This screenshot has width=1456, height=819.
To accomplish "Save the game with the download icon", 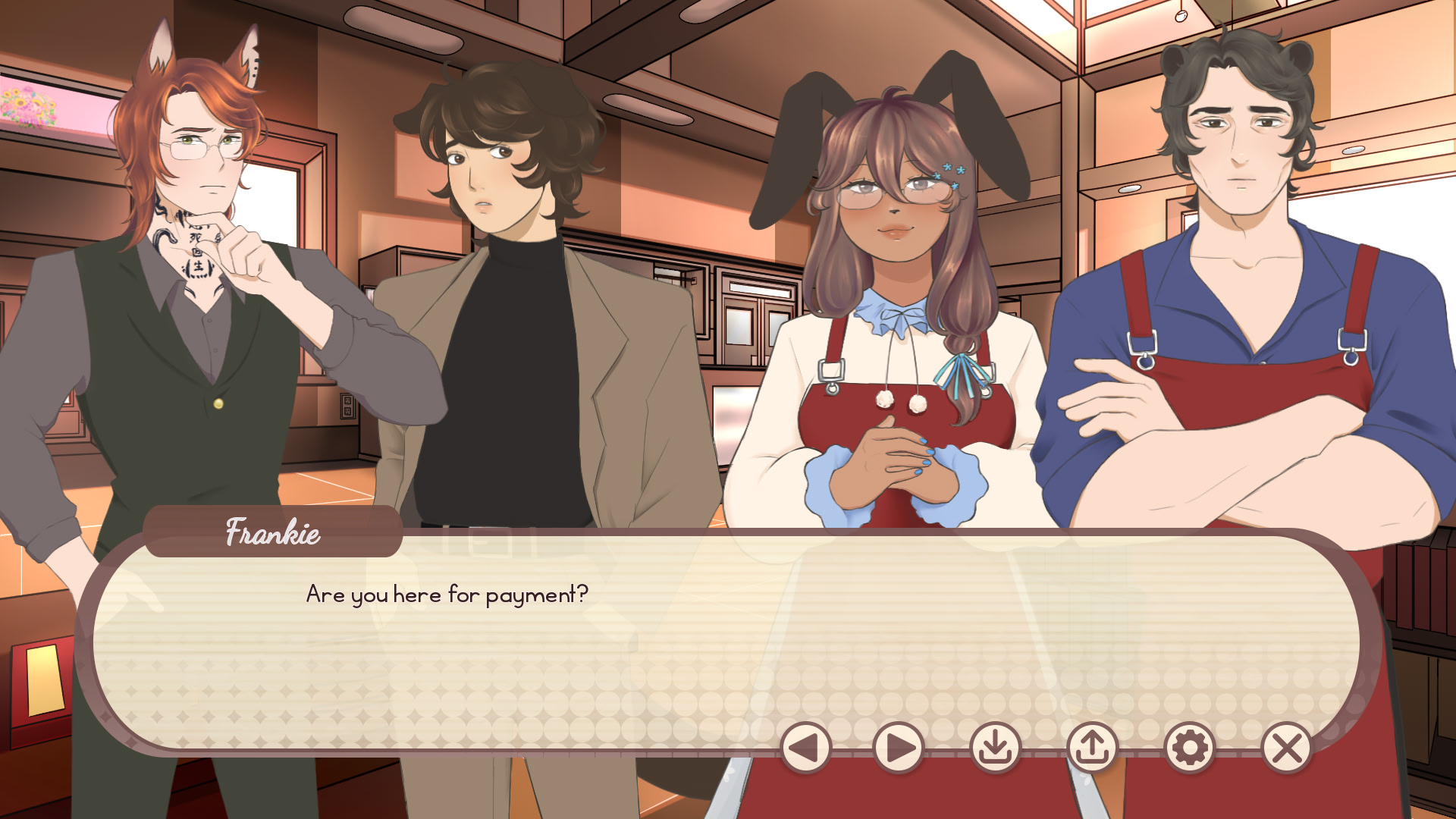I will point(996,747).
